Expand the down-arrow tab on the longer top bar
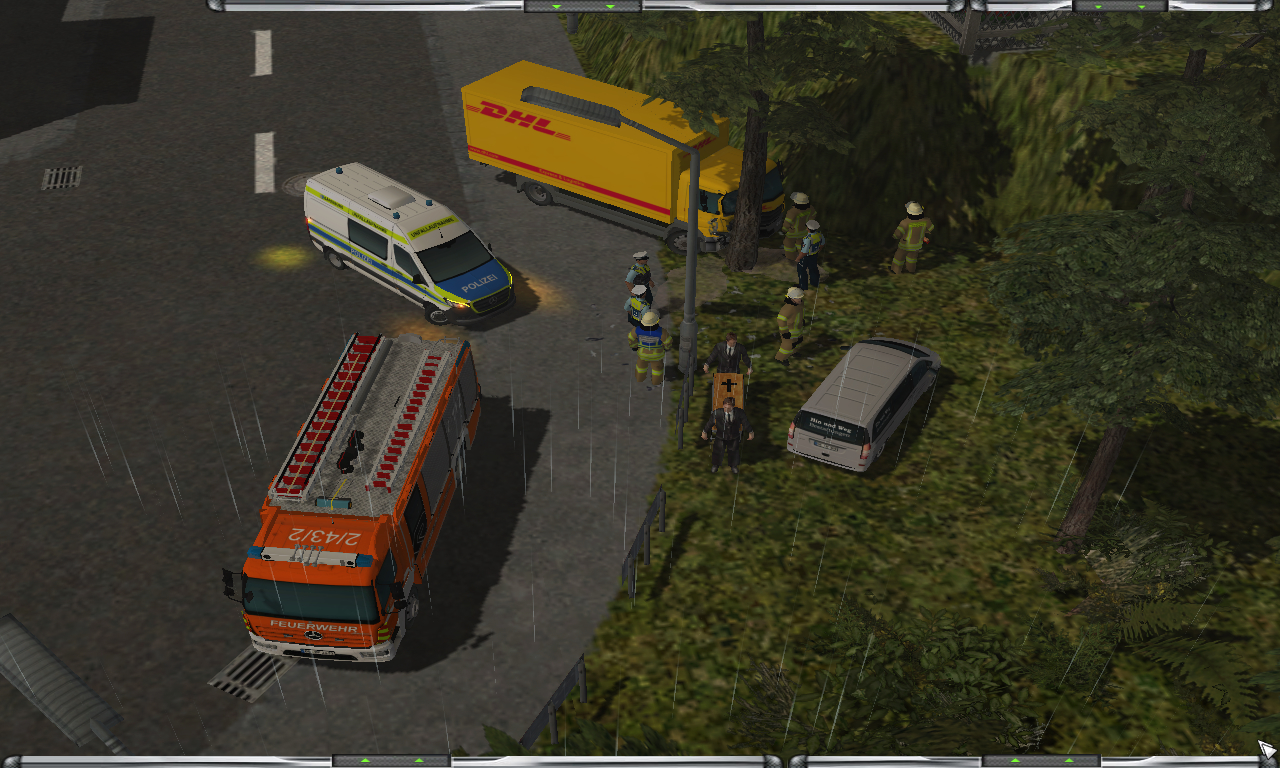The width and height of the screenshot is (1280, 768). pyautogui.click(x=582, y=6)
